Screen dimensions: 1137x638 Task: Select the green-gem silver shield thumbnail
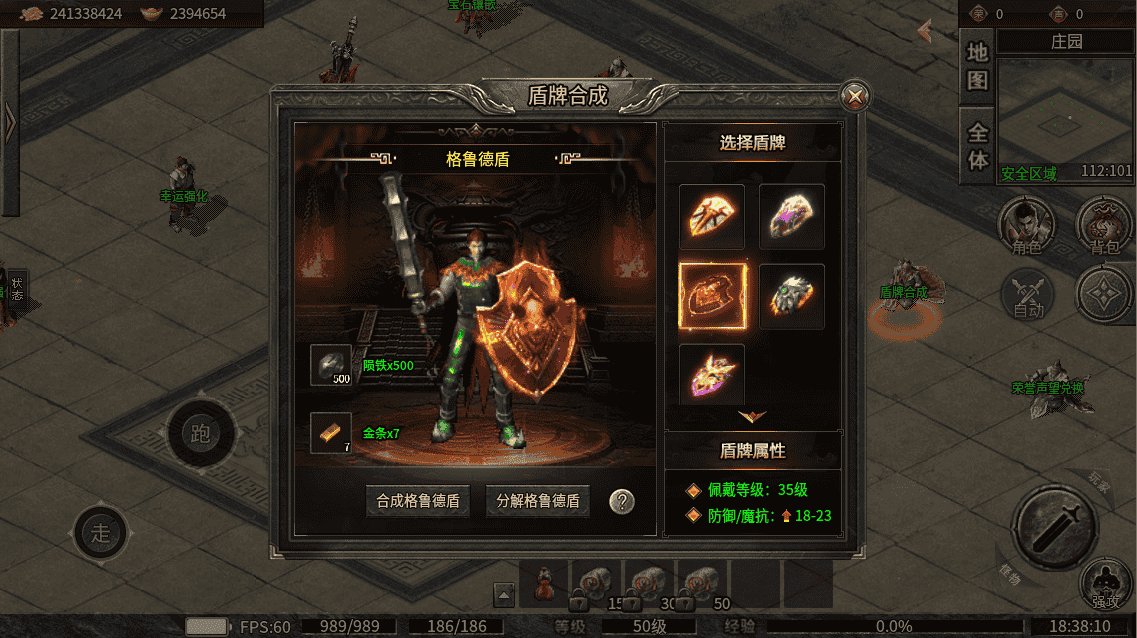point(791,296)
